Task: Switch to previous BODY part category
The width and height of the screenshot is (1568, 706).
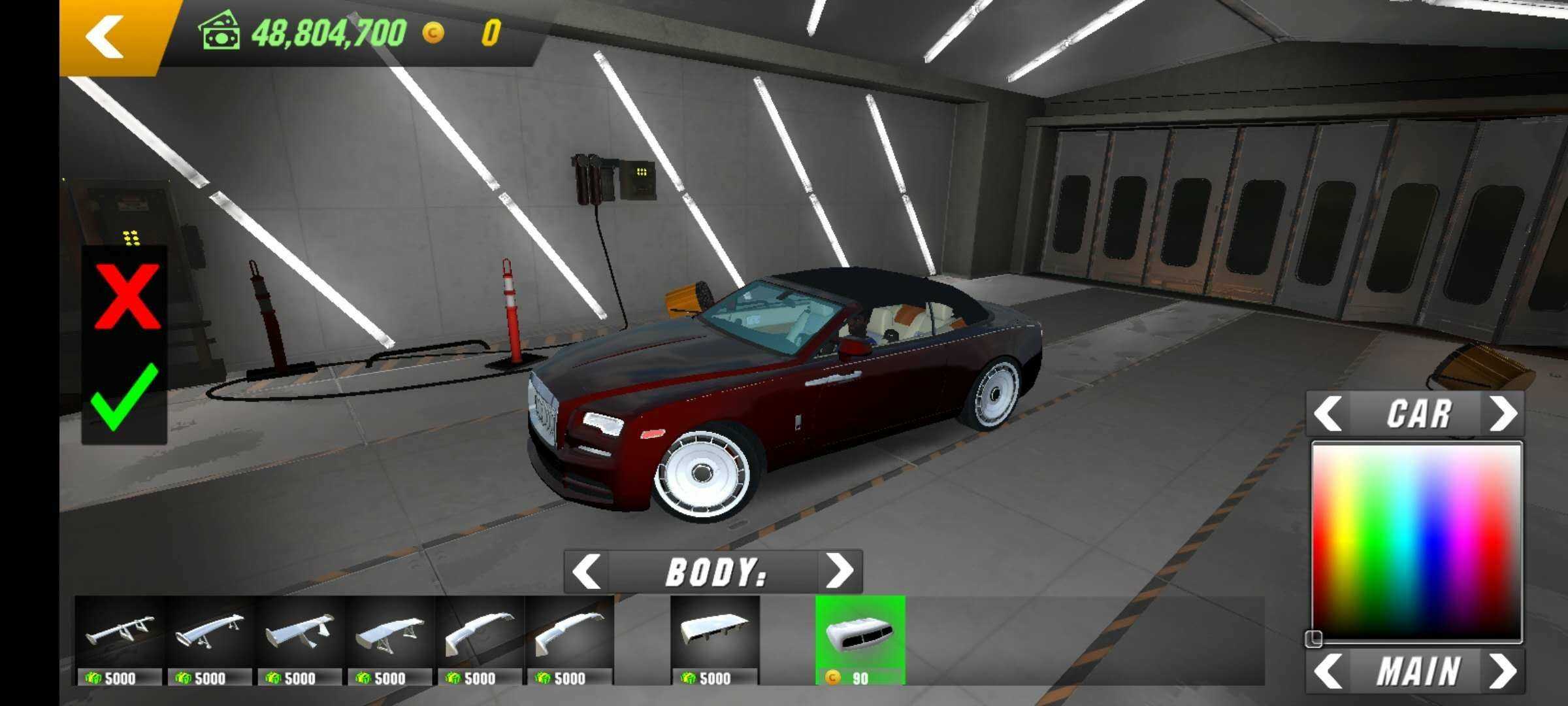Action: coord(586,572)
